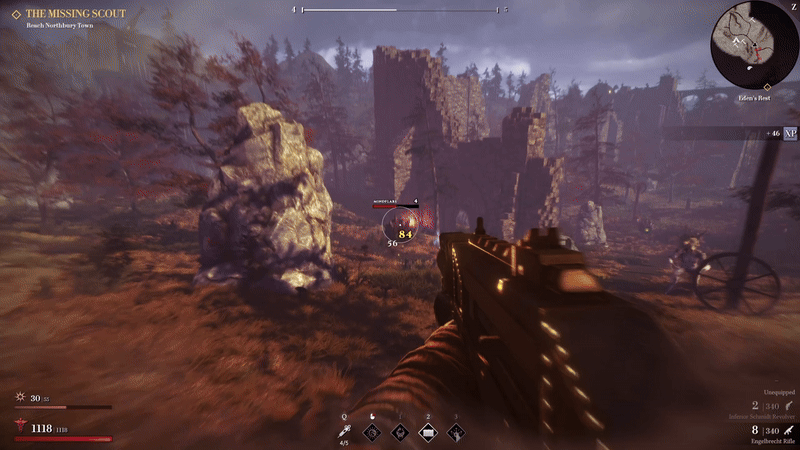800x450 pixels.
Task: Select the highlighted barrier ability diamond
Action: 428,433
